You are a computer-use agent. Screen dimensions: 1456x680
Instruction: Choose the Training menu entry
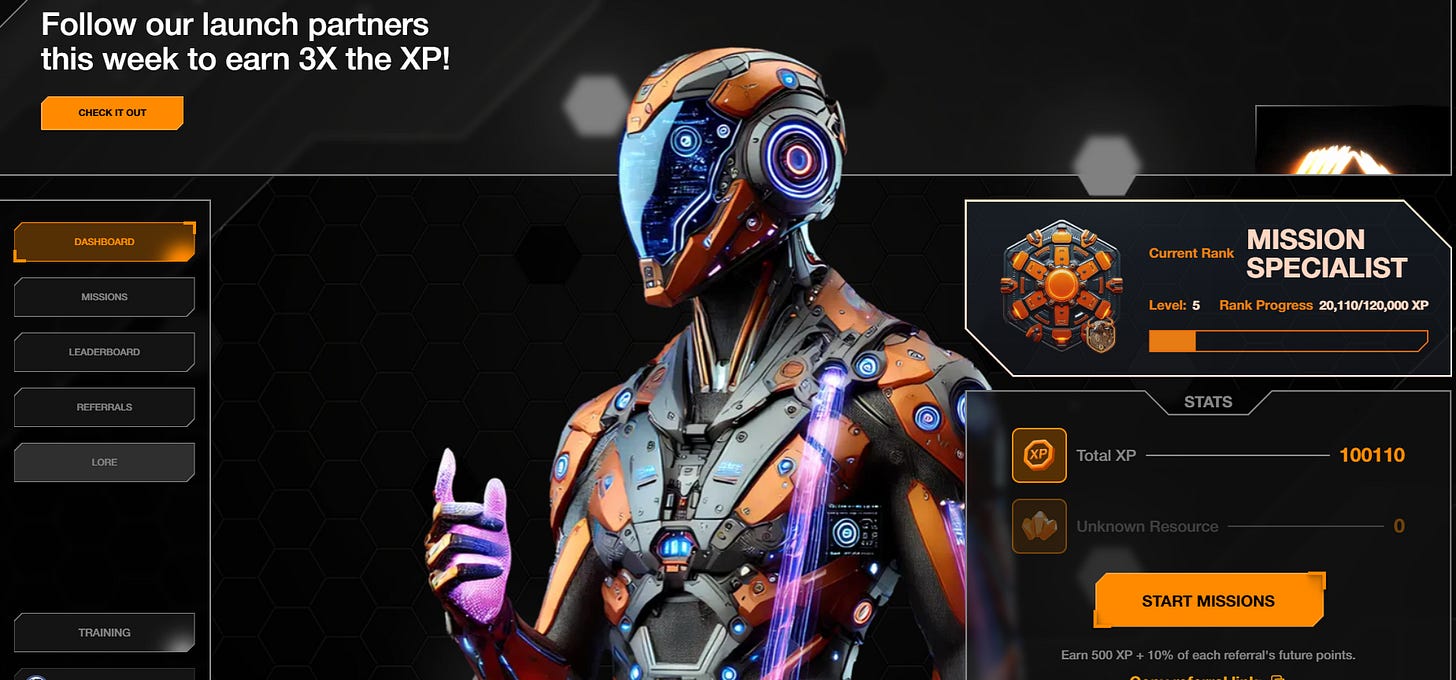pyautogui.click(x=104, y=633)
